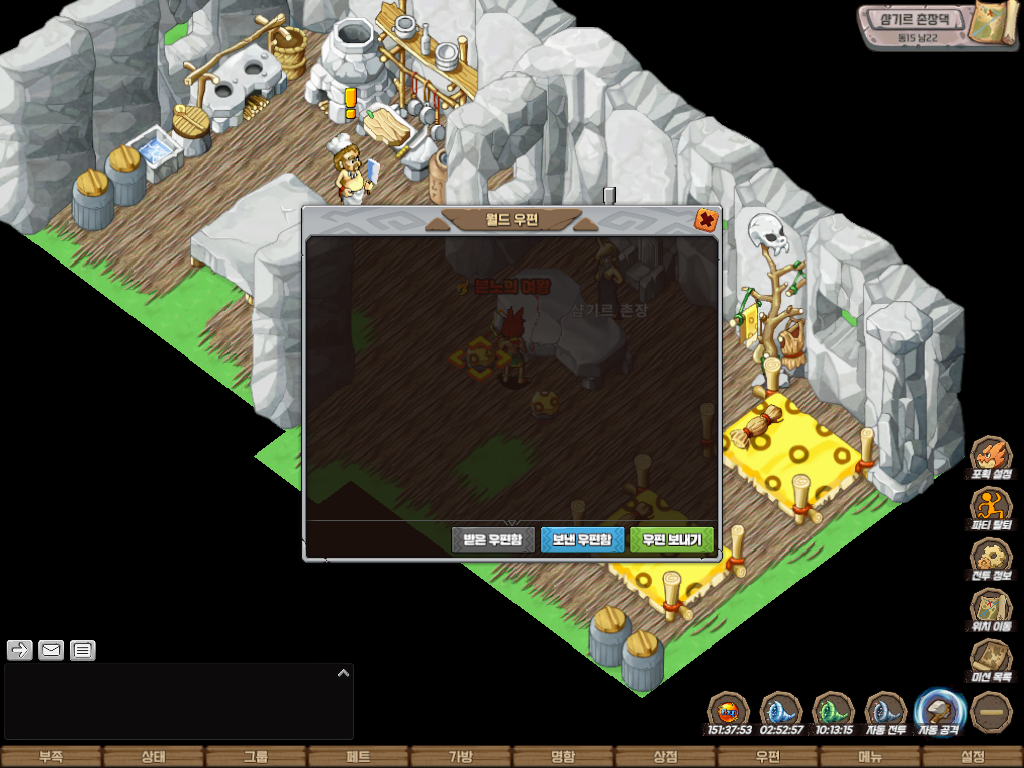The width and height of the screenshot is (1024, 768).
Task: View the 미션 목록 mission list
Action: (991, 659)
